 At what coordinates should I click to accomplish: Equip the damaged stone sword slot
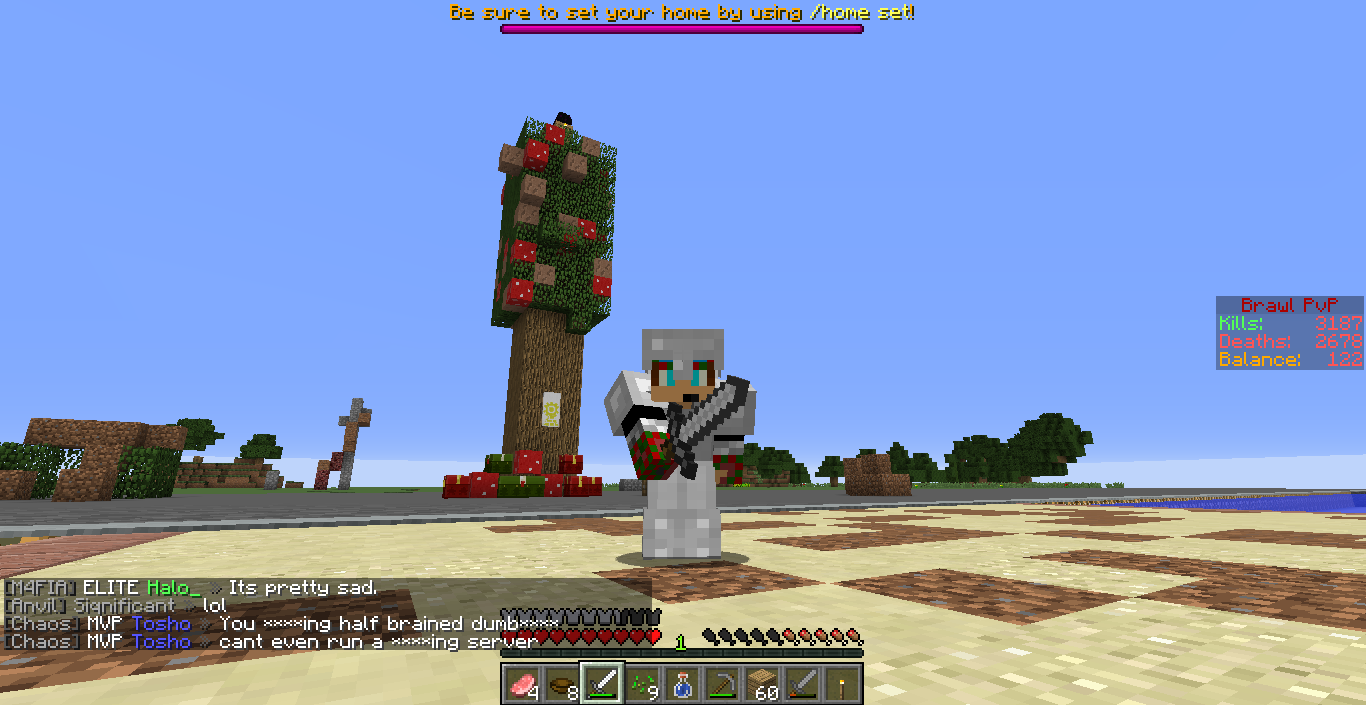(802, 684)
